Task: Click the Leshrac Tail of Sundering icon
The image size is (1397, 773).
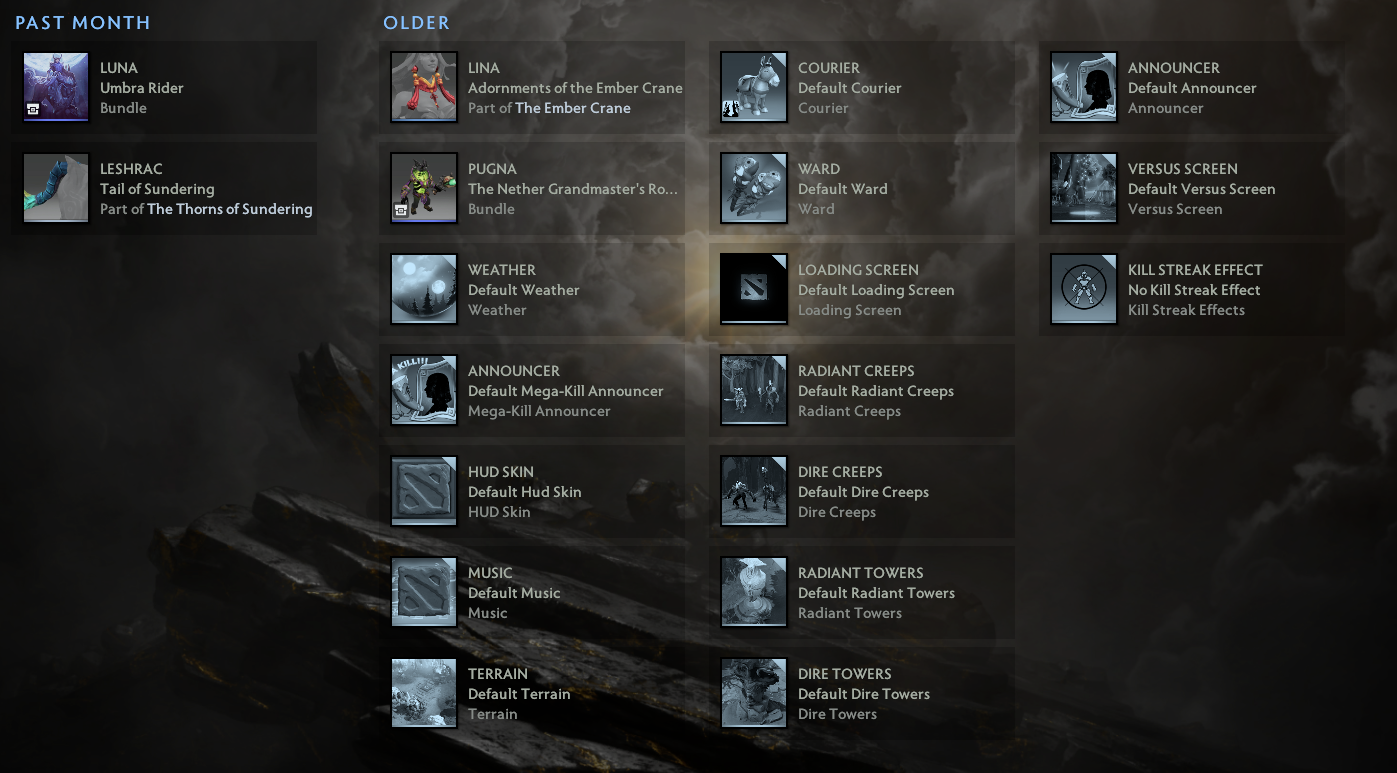Action: tap(55, 188)
